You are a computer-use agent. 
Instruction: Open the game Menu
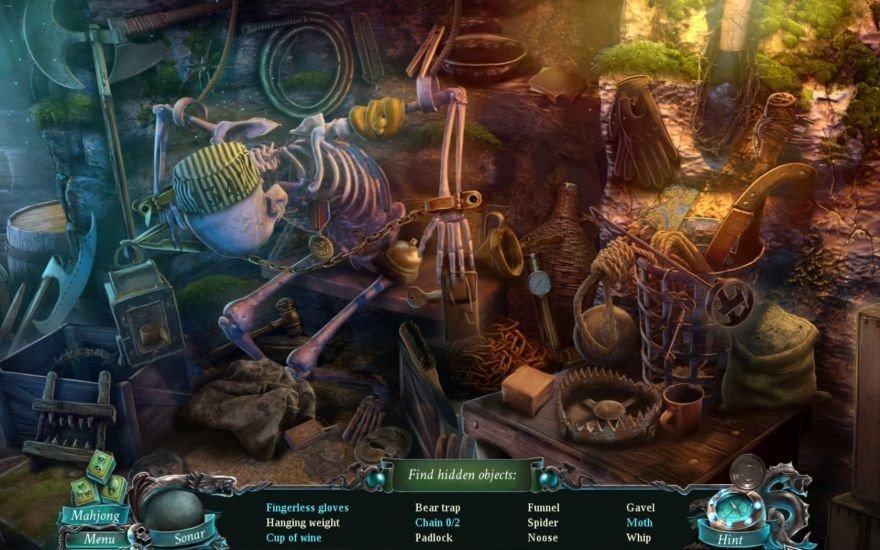99,539
